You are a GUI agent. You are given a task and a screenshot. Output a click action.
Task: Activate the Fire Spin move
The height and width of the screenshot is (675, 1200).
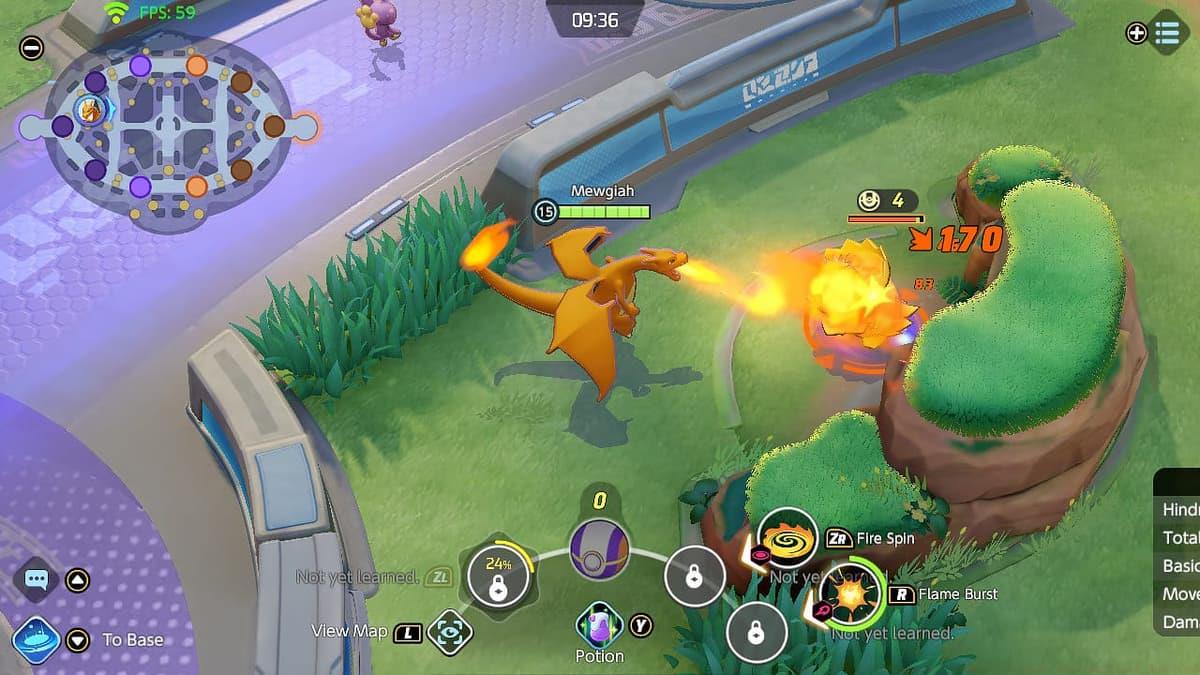[x=786, y=538]
